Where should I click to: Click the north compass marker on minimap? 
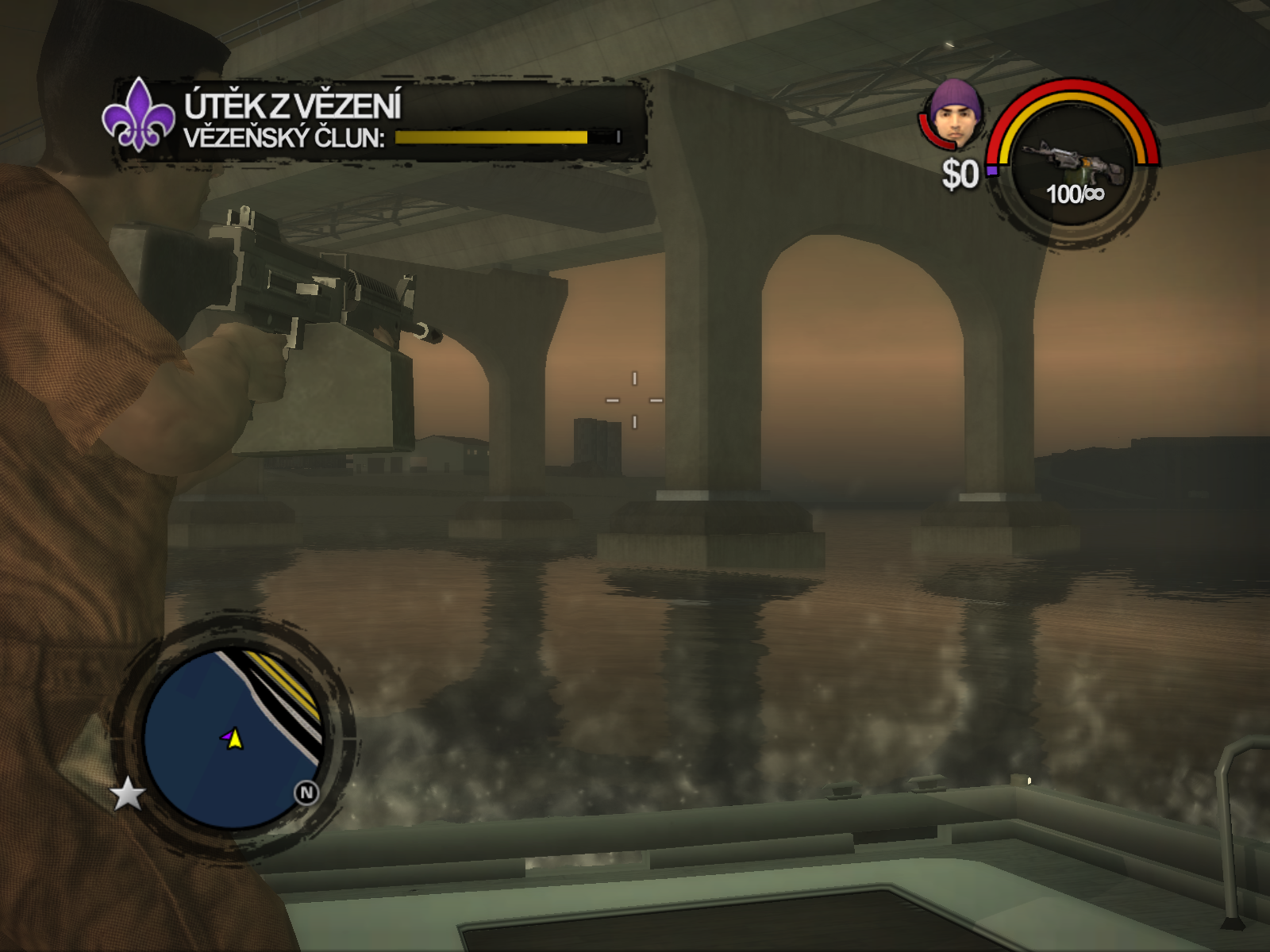(x=306, y=793)
